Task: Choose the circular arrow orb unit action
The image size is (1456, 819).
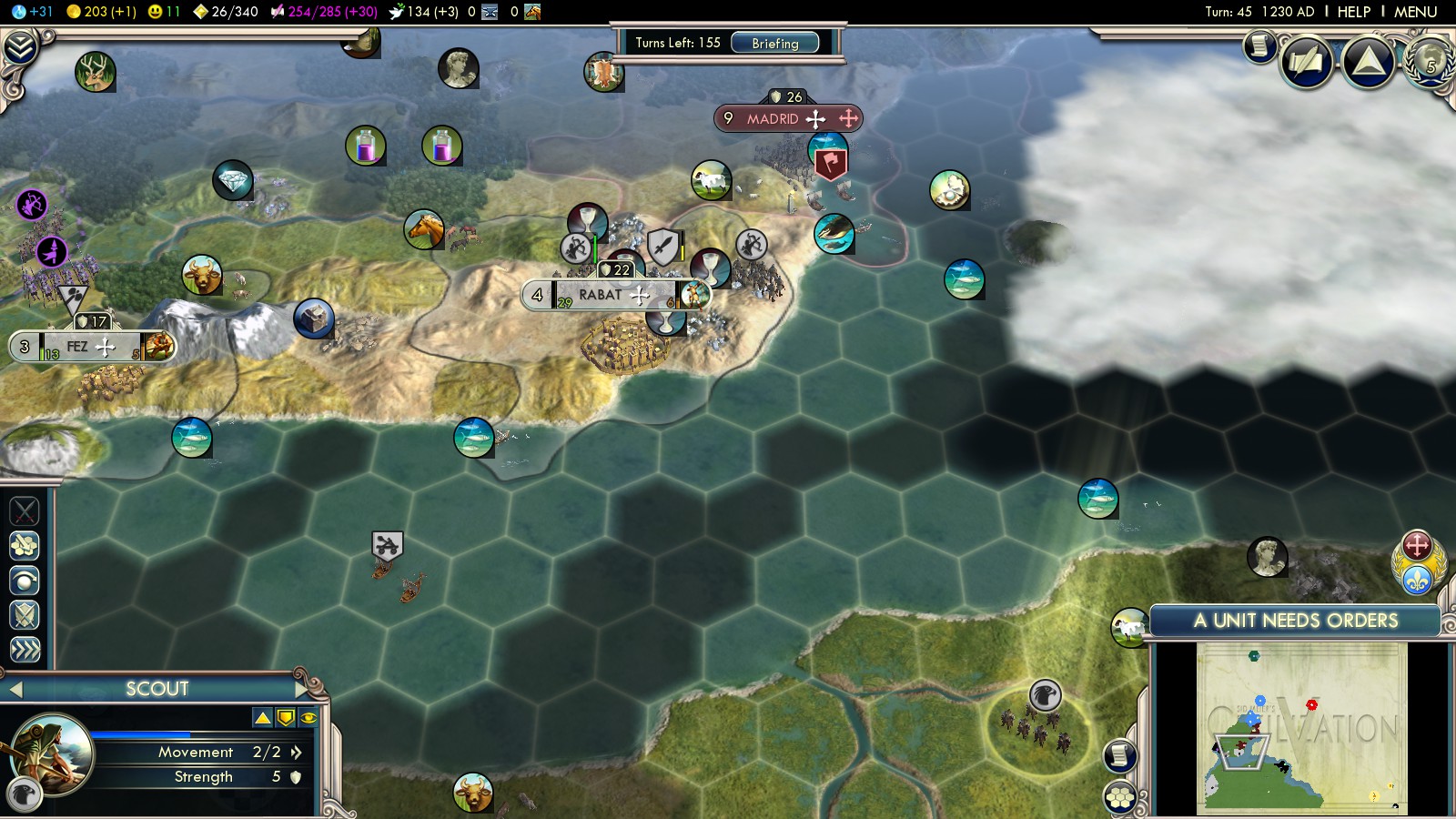Action: point(25,580)
